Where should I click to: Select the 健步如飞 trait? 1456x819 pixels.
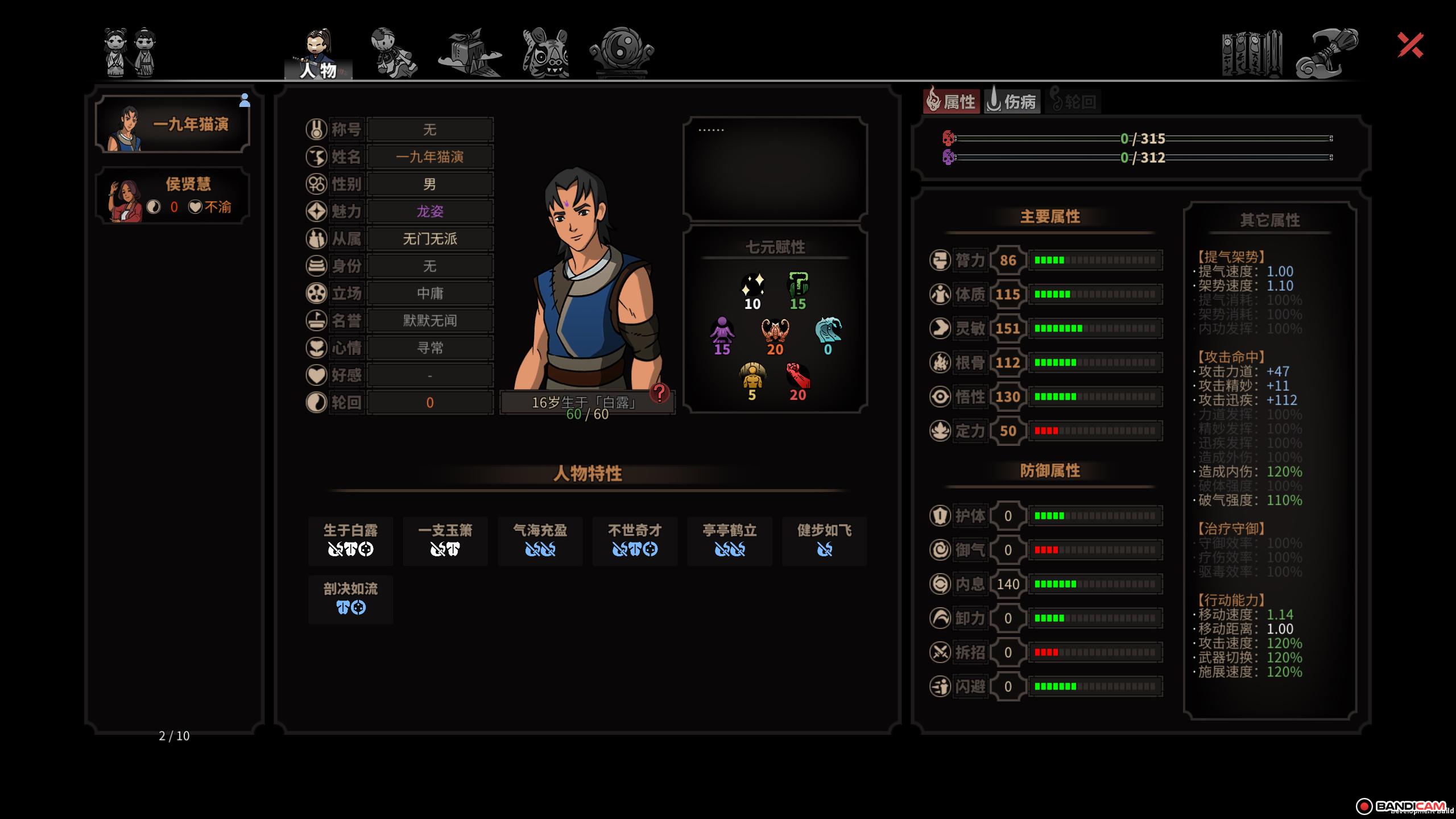pyautogui.click(x=824, y=540)
